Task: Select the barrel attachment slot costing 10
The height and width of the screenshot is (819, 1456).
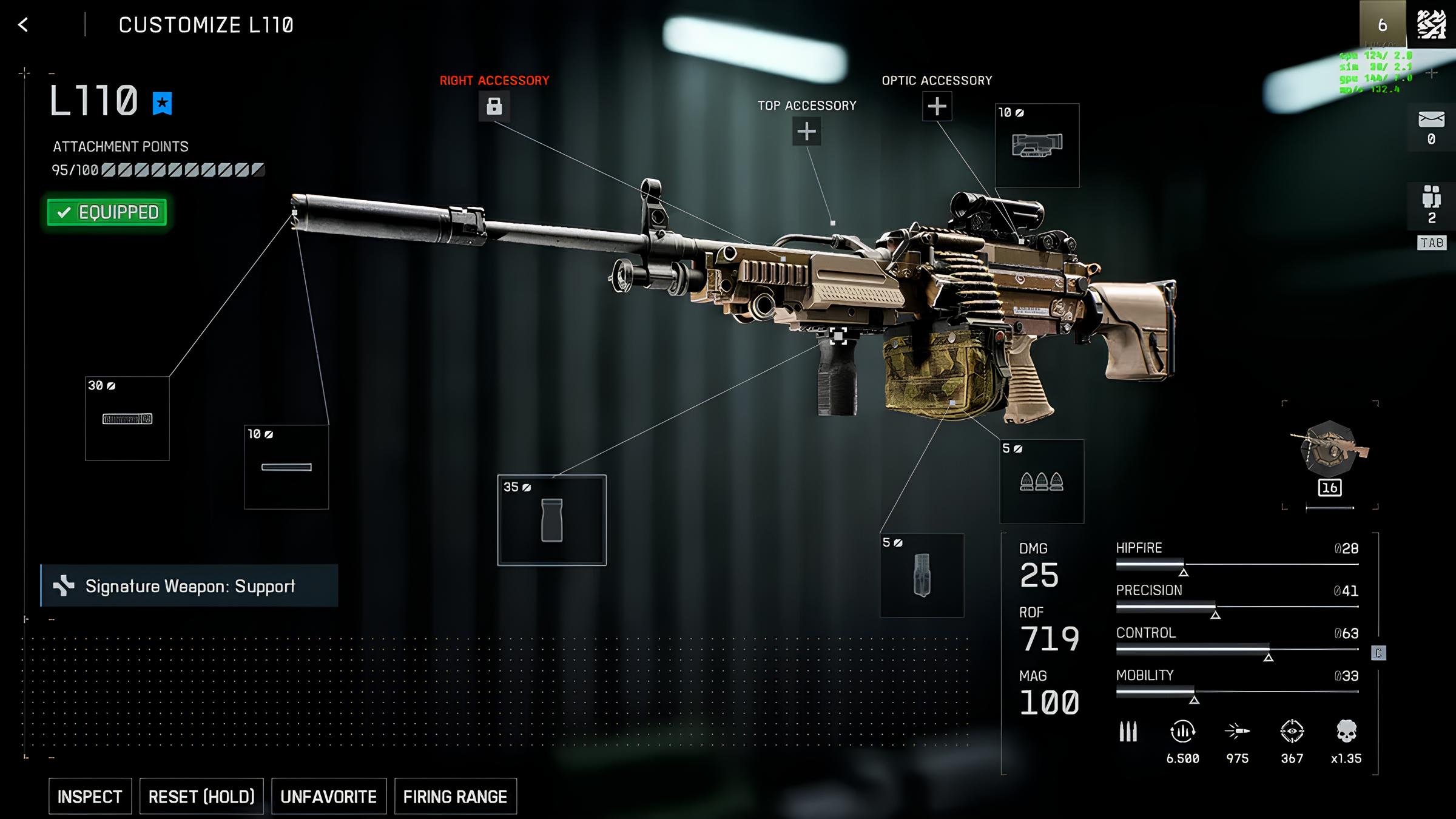Action: 286,467
